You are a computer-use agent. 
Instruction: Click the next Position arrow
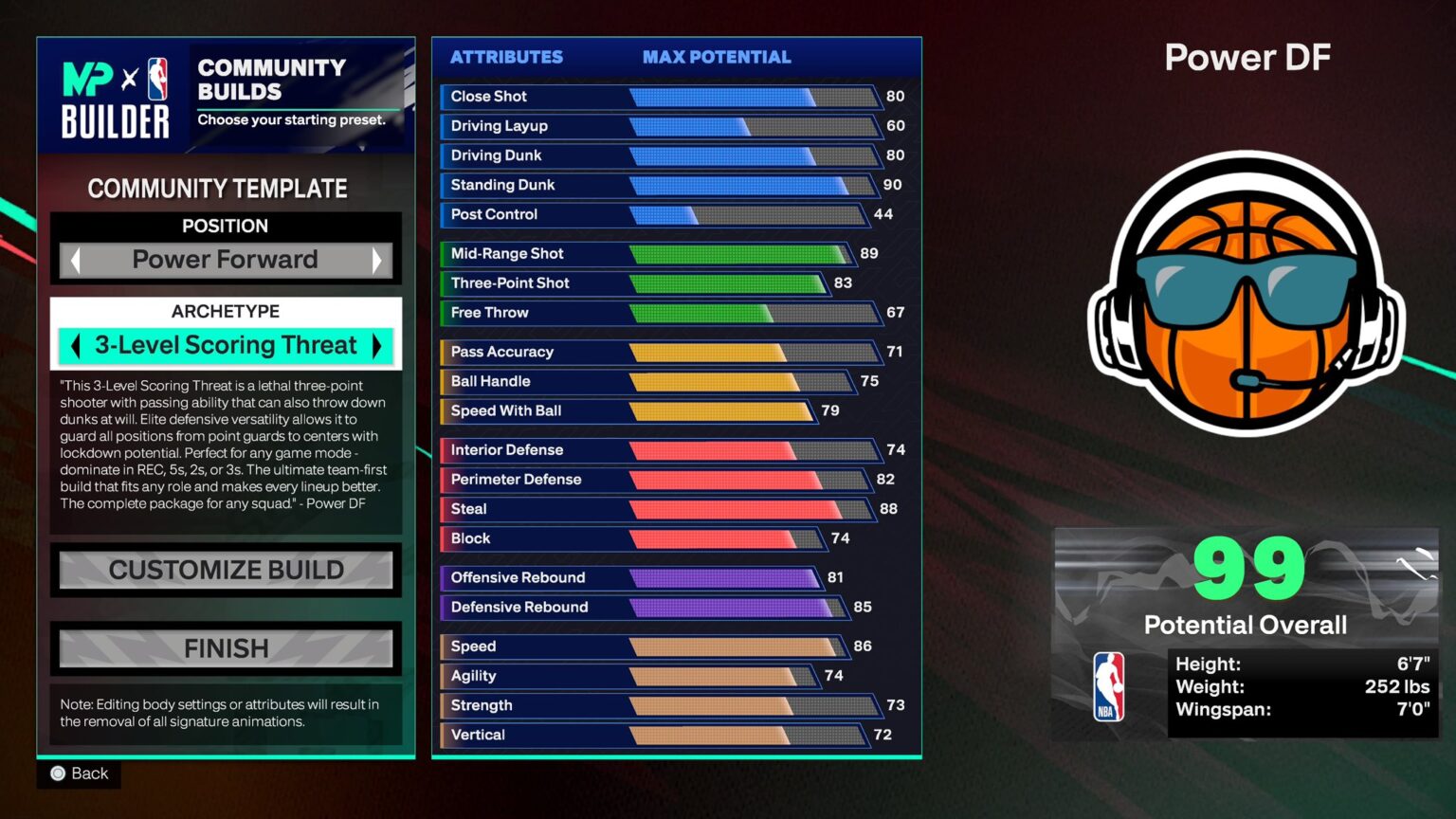coord(378,260)
